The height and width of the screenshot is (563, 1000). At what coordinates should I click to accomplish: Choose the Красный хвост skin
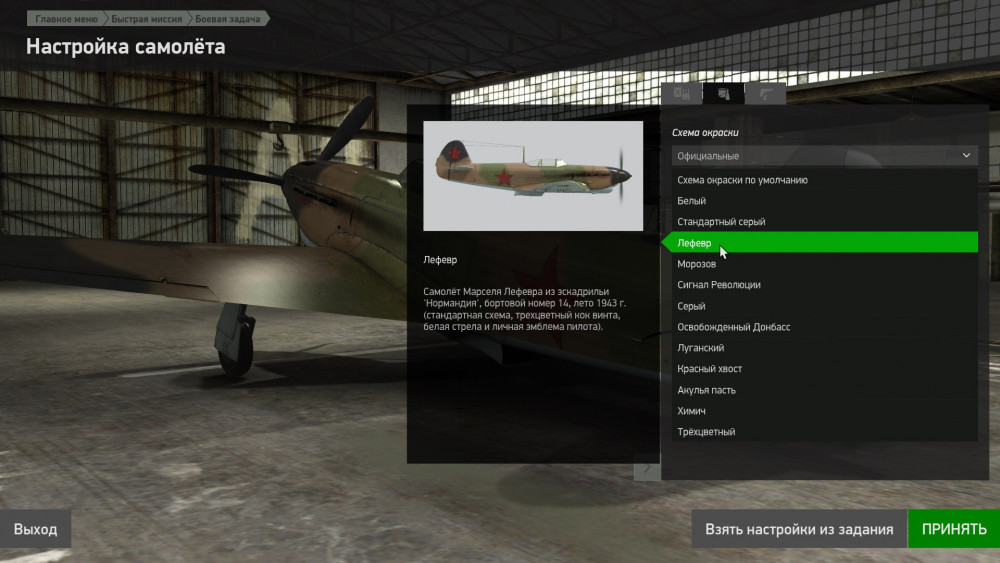click(710, 369)
